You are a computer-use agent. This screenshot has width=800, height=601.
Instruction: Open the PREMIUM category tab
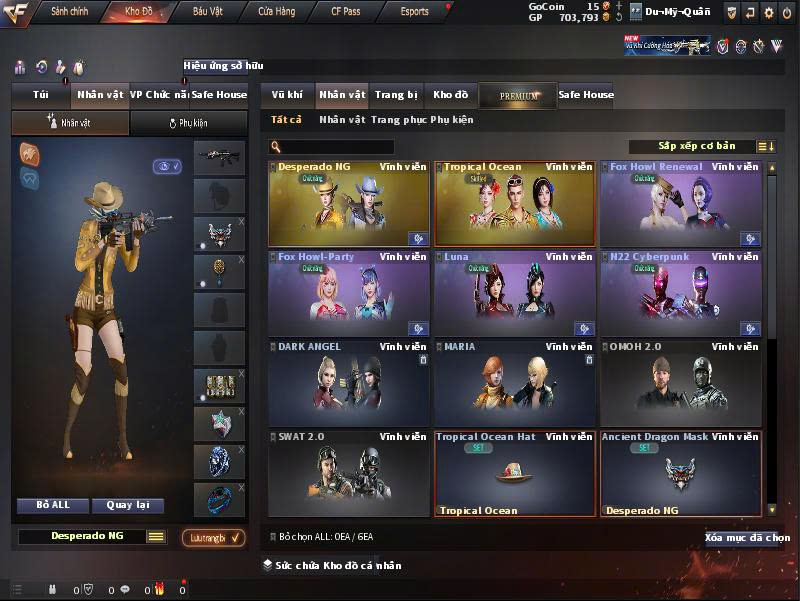[519, 96]
